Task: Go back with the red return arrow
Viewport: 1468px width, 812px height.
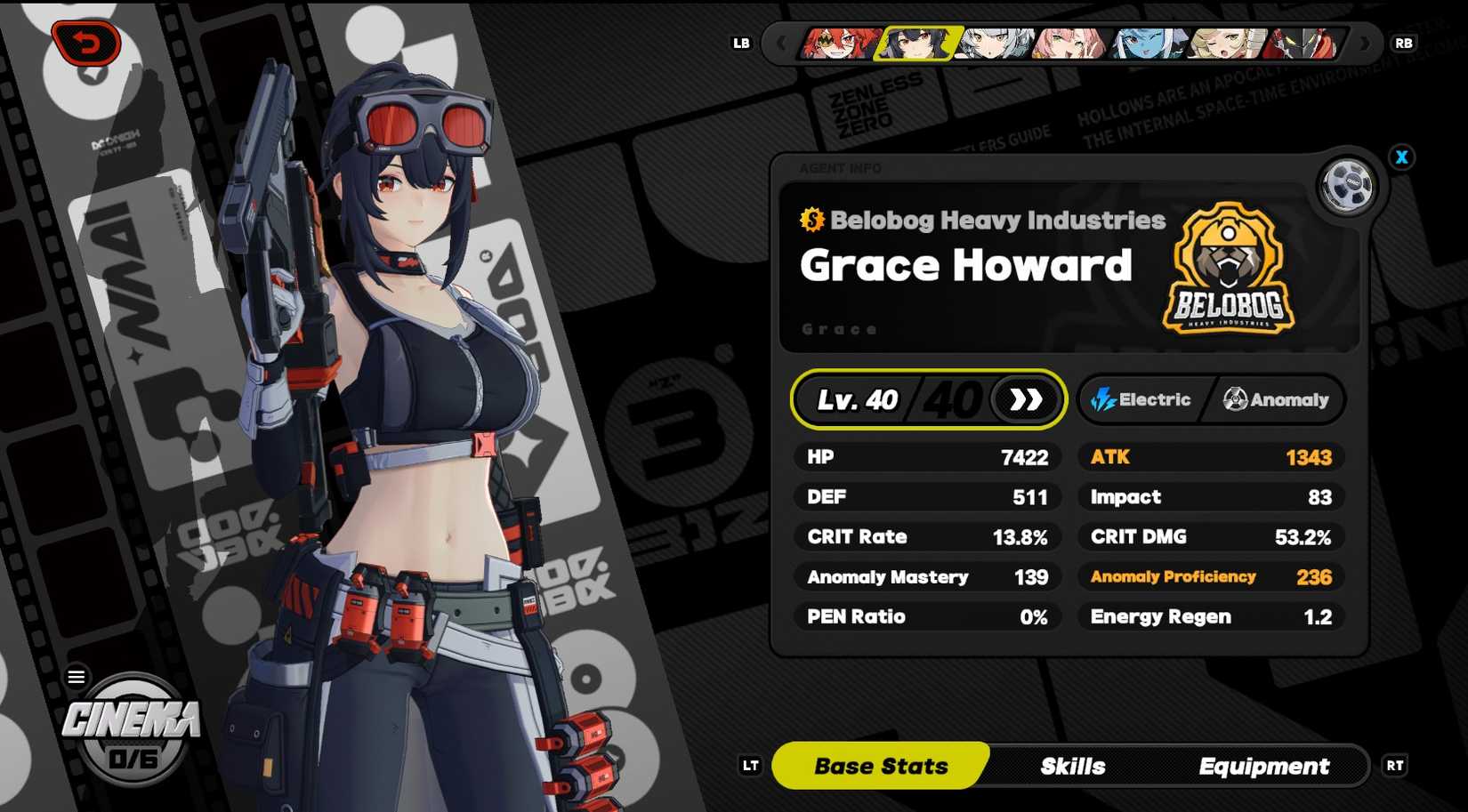Action: (86, 43)
